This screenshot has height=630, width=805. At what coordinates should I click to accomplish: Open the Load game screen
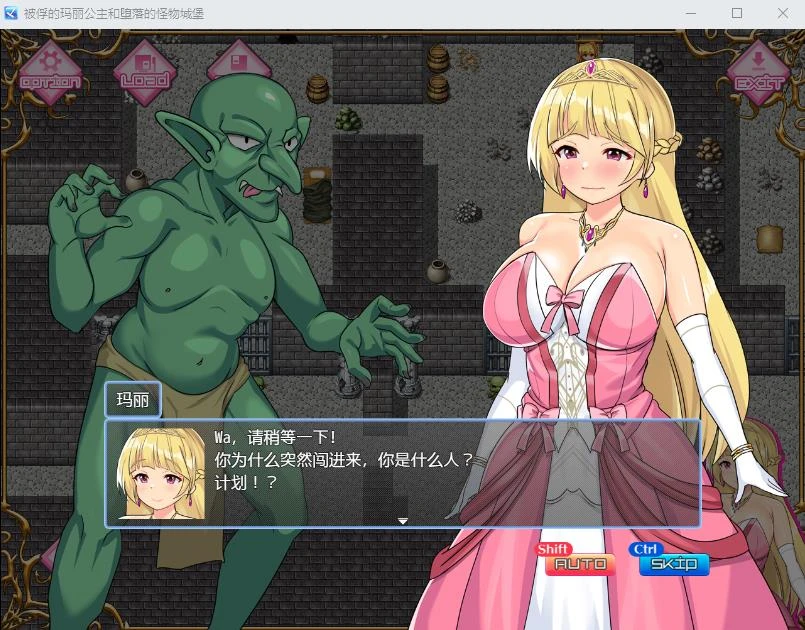point(145,70)
